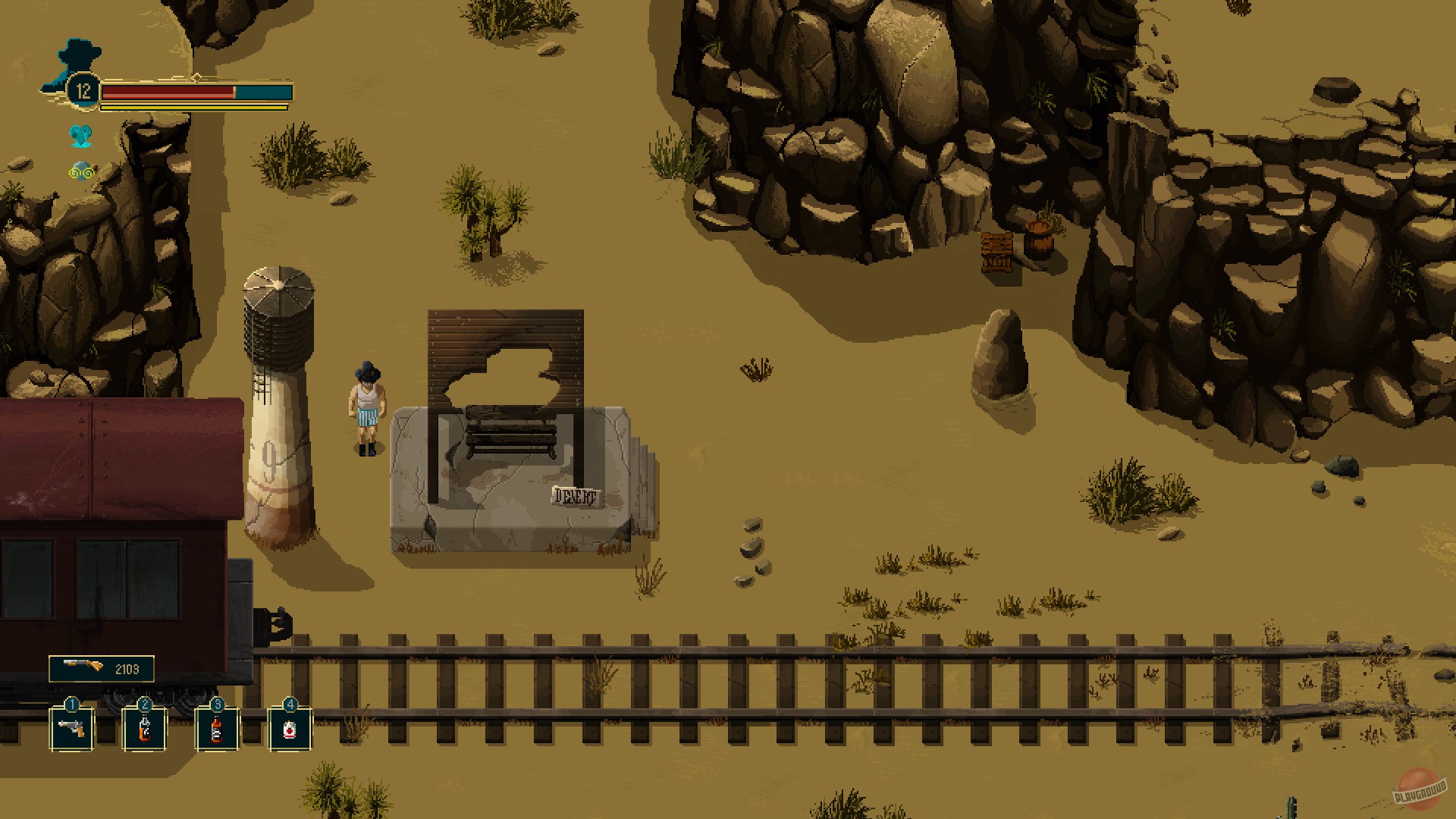Click the equipped shotgun icon above the hotbar
The width and height of the screenshot is (1456, 819).
pyautogui.click(x=83, y=667)
